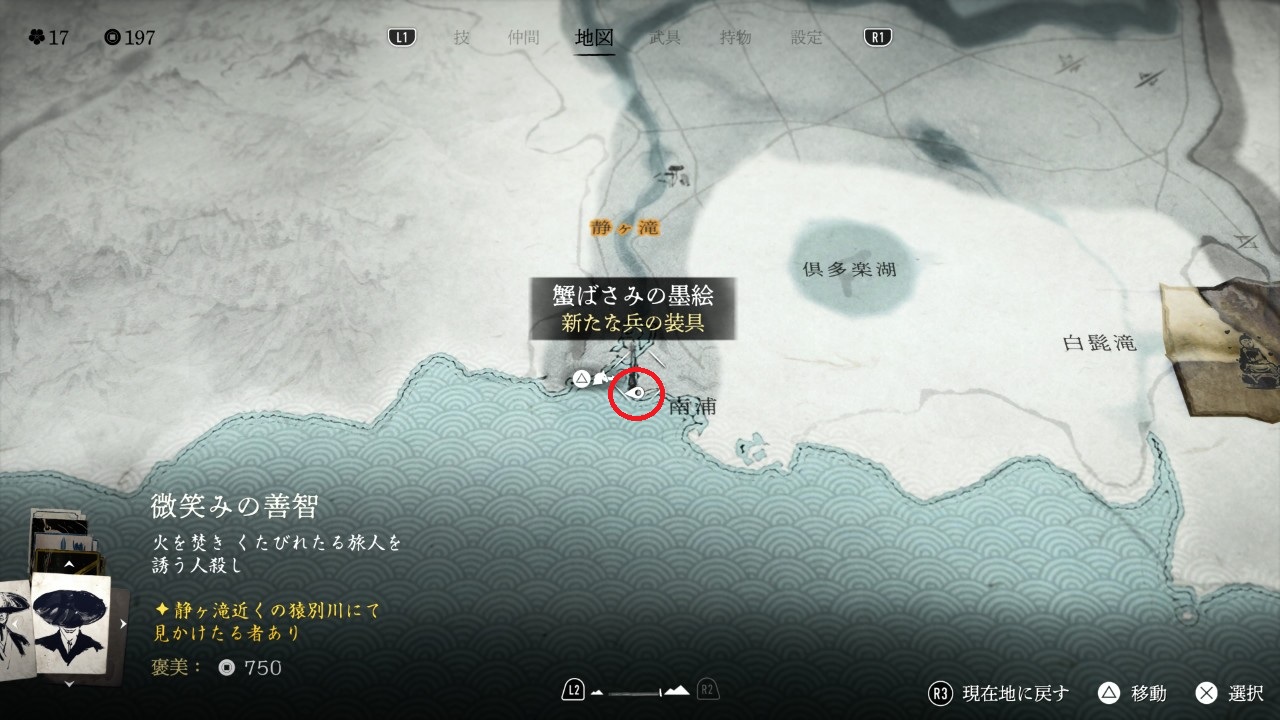
Task: Go to the 設定 settings tab
Action: [807, 38]
